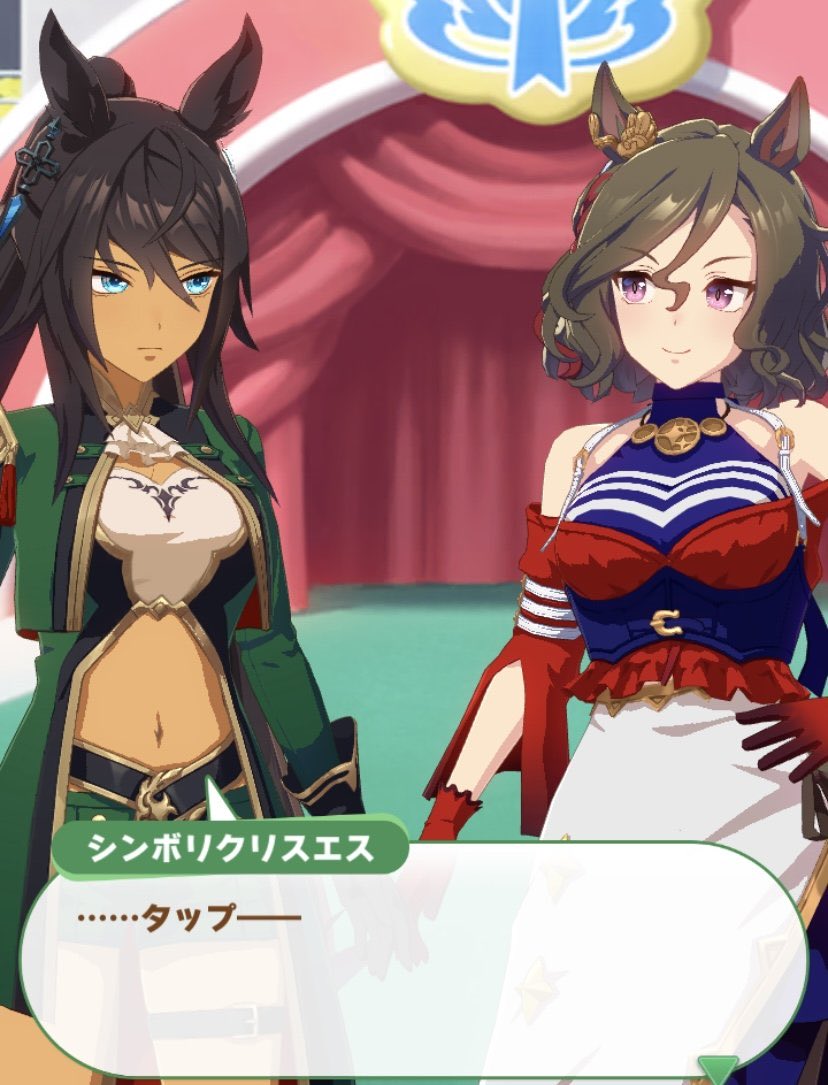The image size is (828, 1085).
Task: Click the green continue arrow indicator
Action: click(717, 1069)
